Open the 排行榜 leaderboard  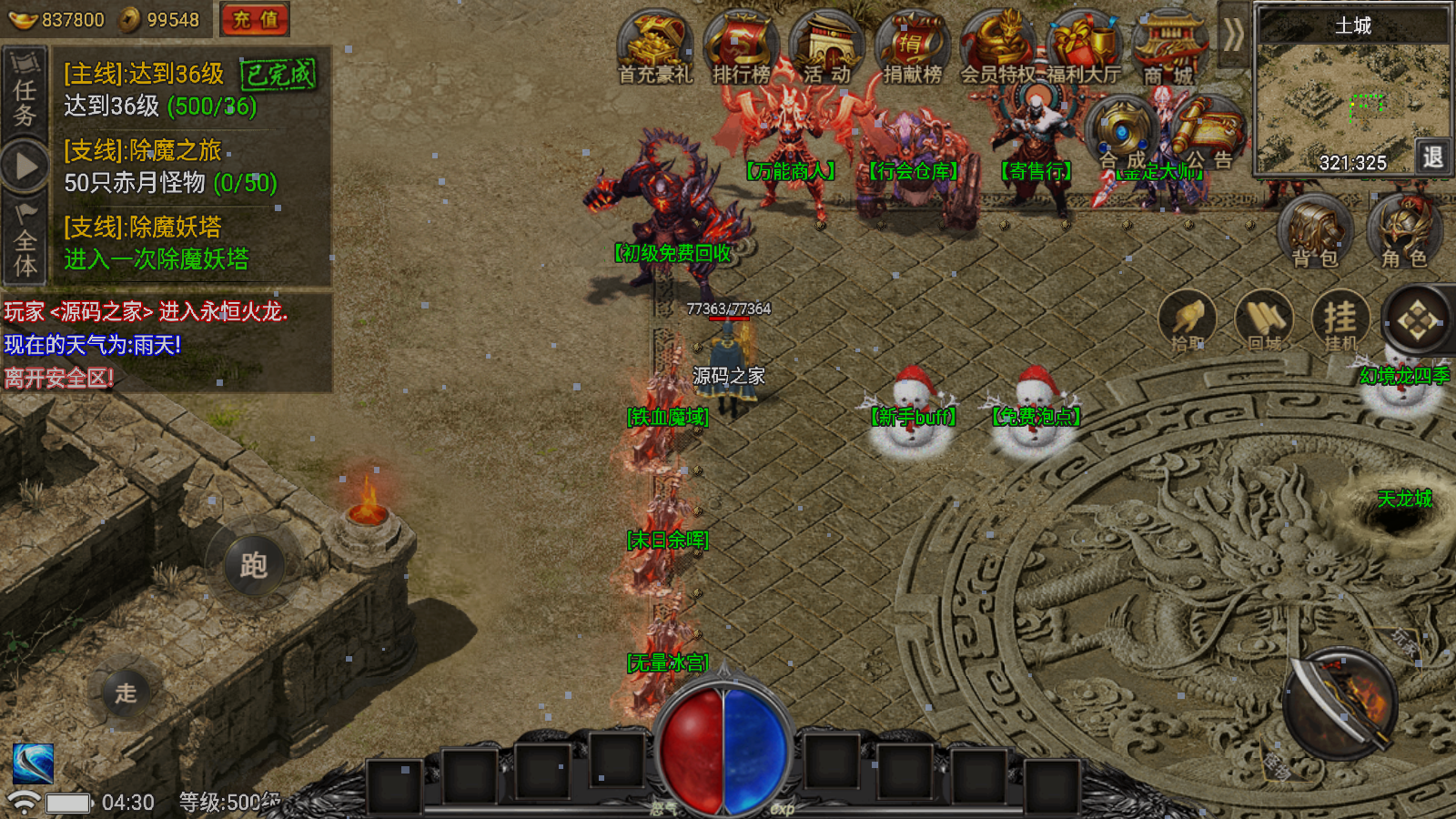741,47
